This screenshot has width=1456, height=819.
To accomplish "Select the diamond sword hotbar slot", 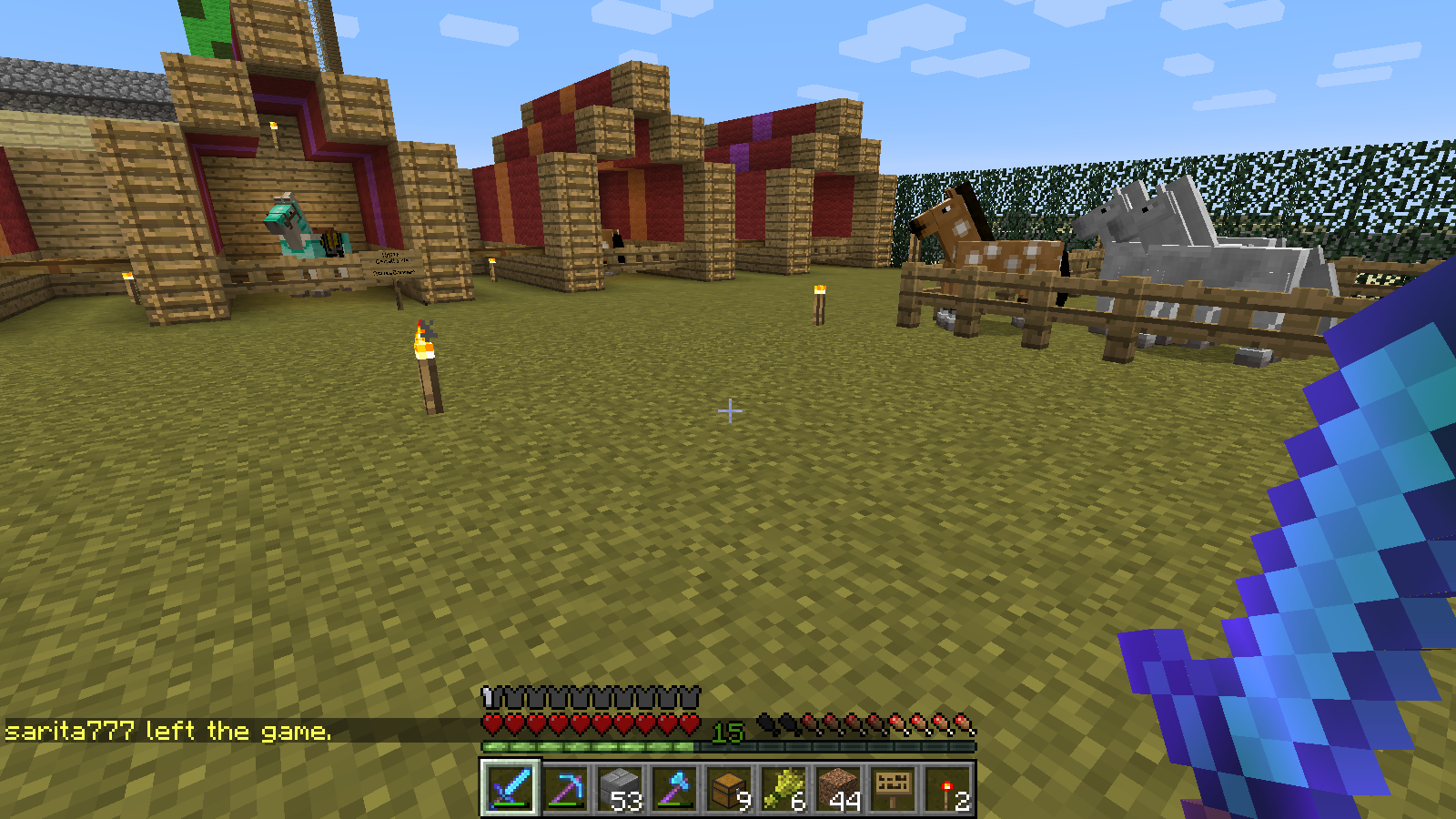I will click(x=511, y=788).
